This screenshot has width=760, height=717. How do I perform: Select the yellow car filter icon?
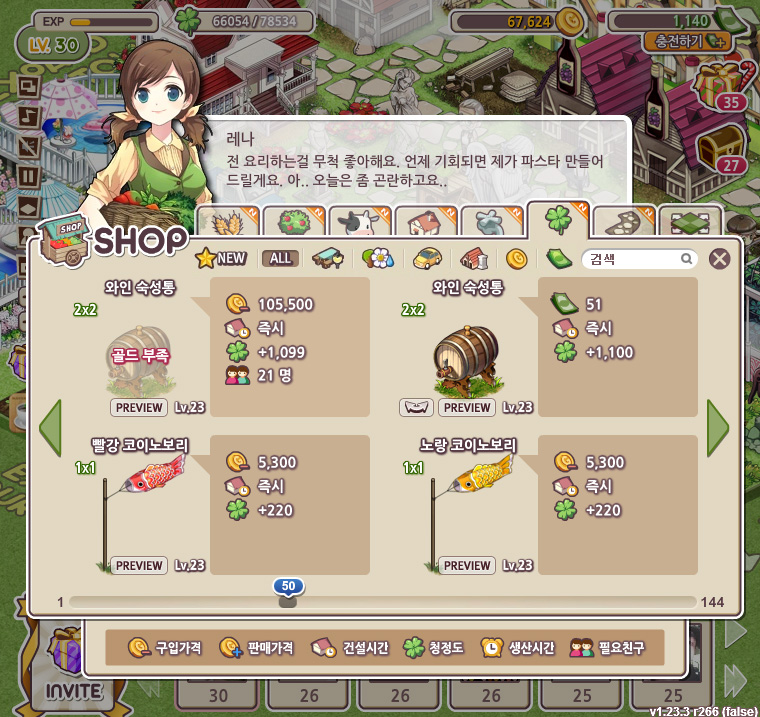tap(427, 259)
